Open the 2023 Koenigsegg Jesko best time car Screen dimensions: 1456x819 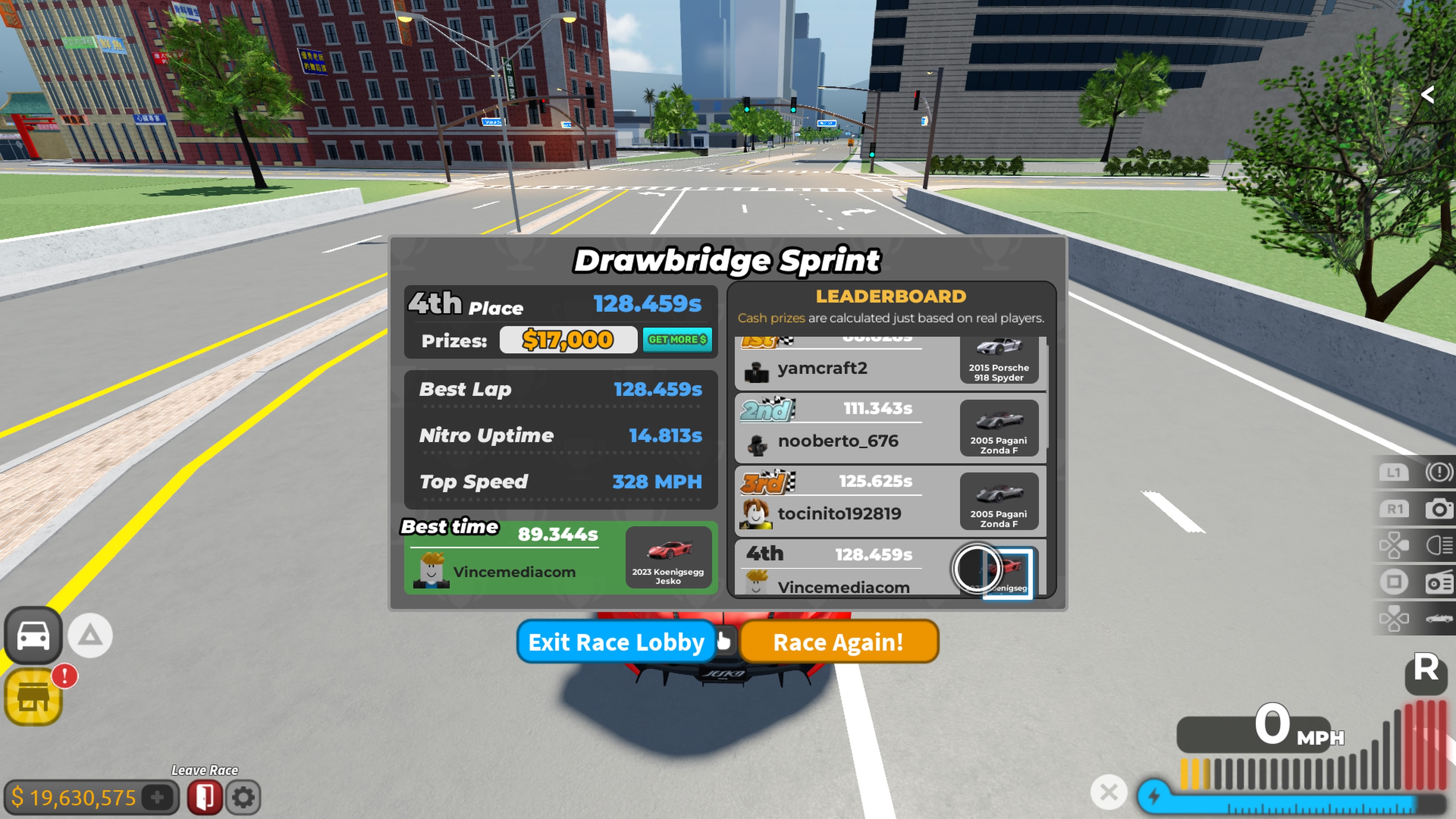(668, 557)
